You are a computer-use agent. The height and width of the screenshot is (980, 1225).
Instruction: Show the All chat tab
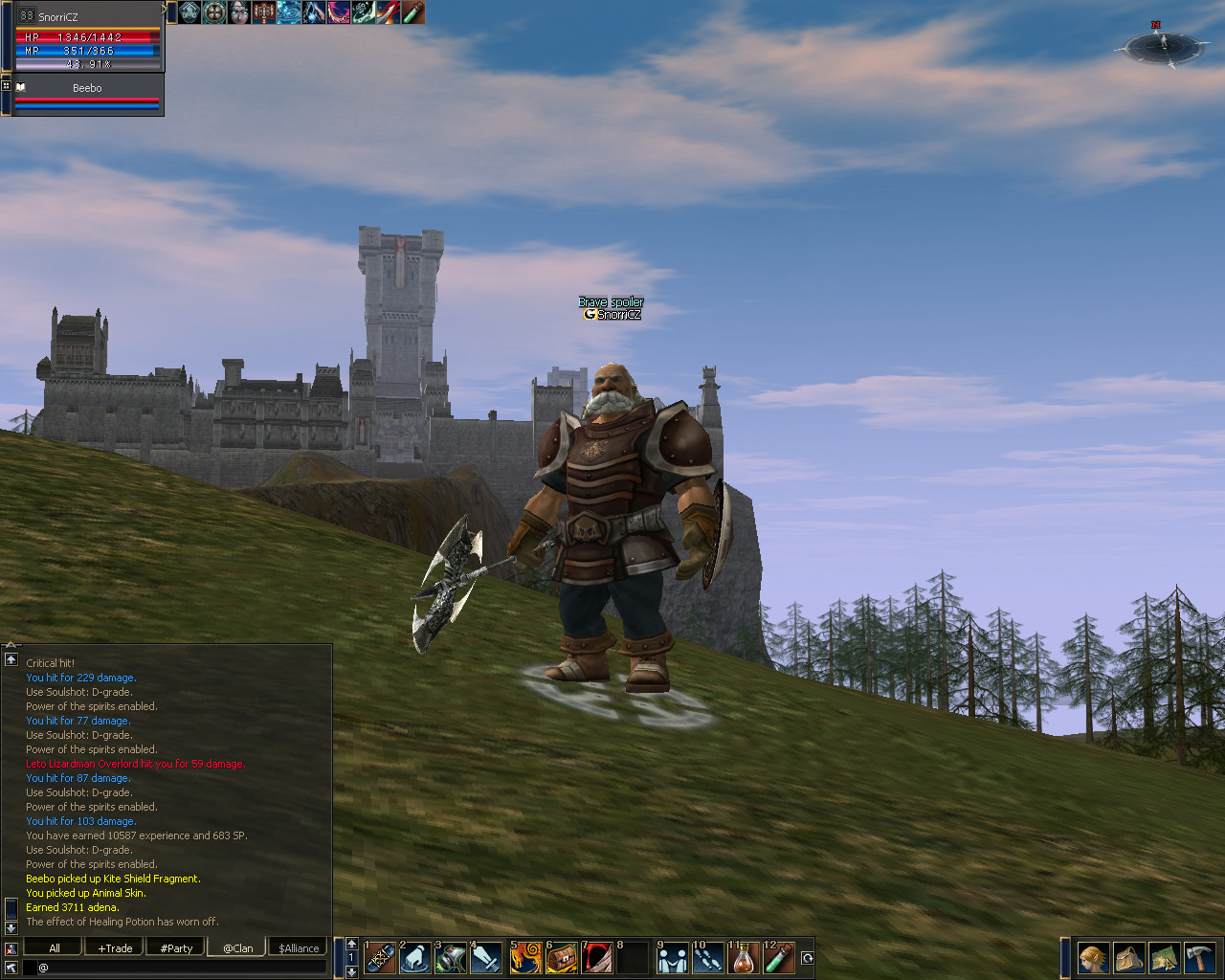click(x=55, y=947)
